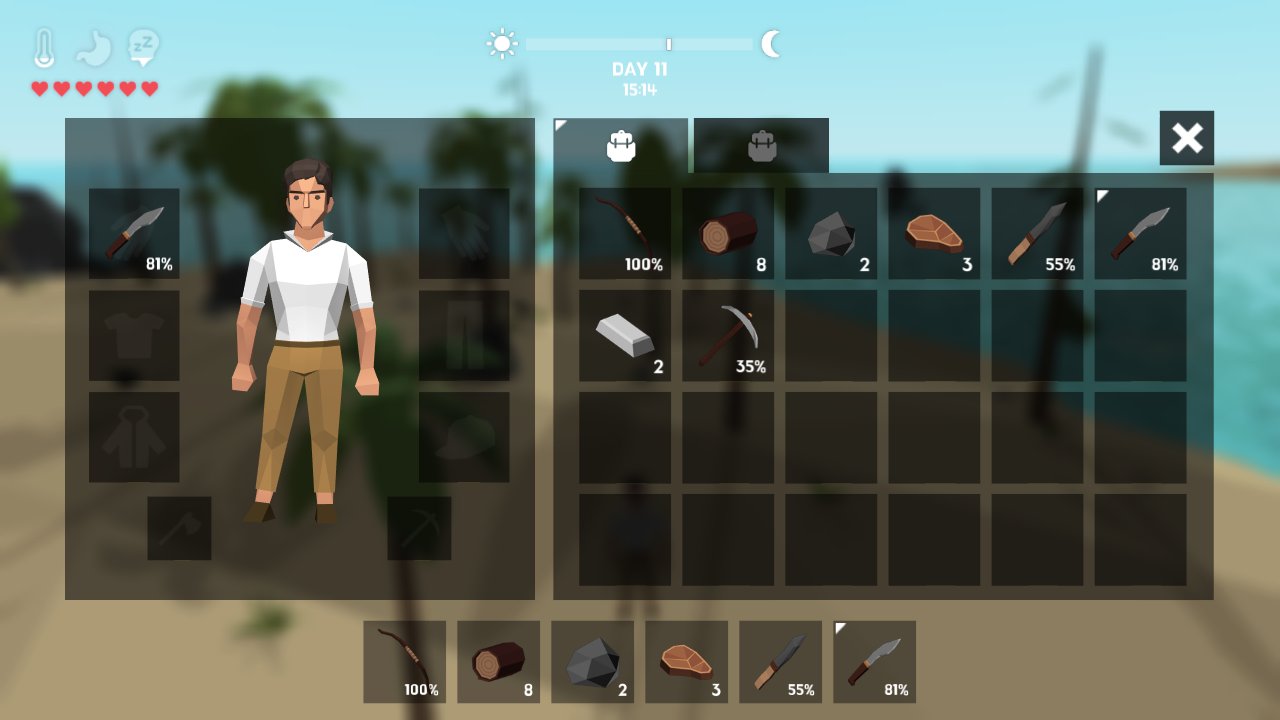Viewport: 1280px width, 720px height.
Task: Select the bow in the bottom hotbar
Action: click(405, 662)
